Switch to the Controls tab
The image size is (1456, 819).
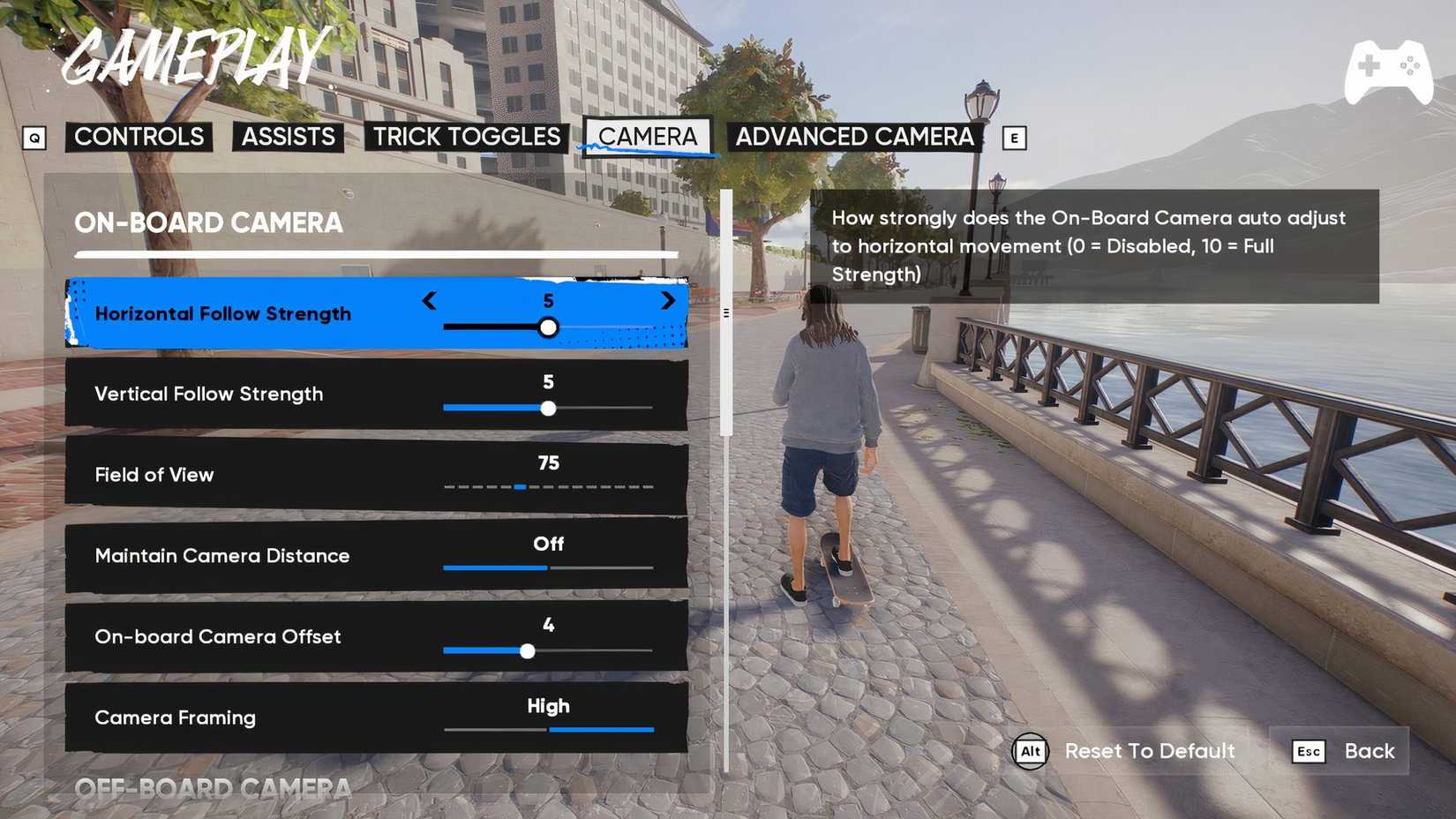[x=139, y=137]
